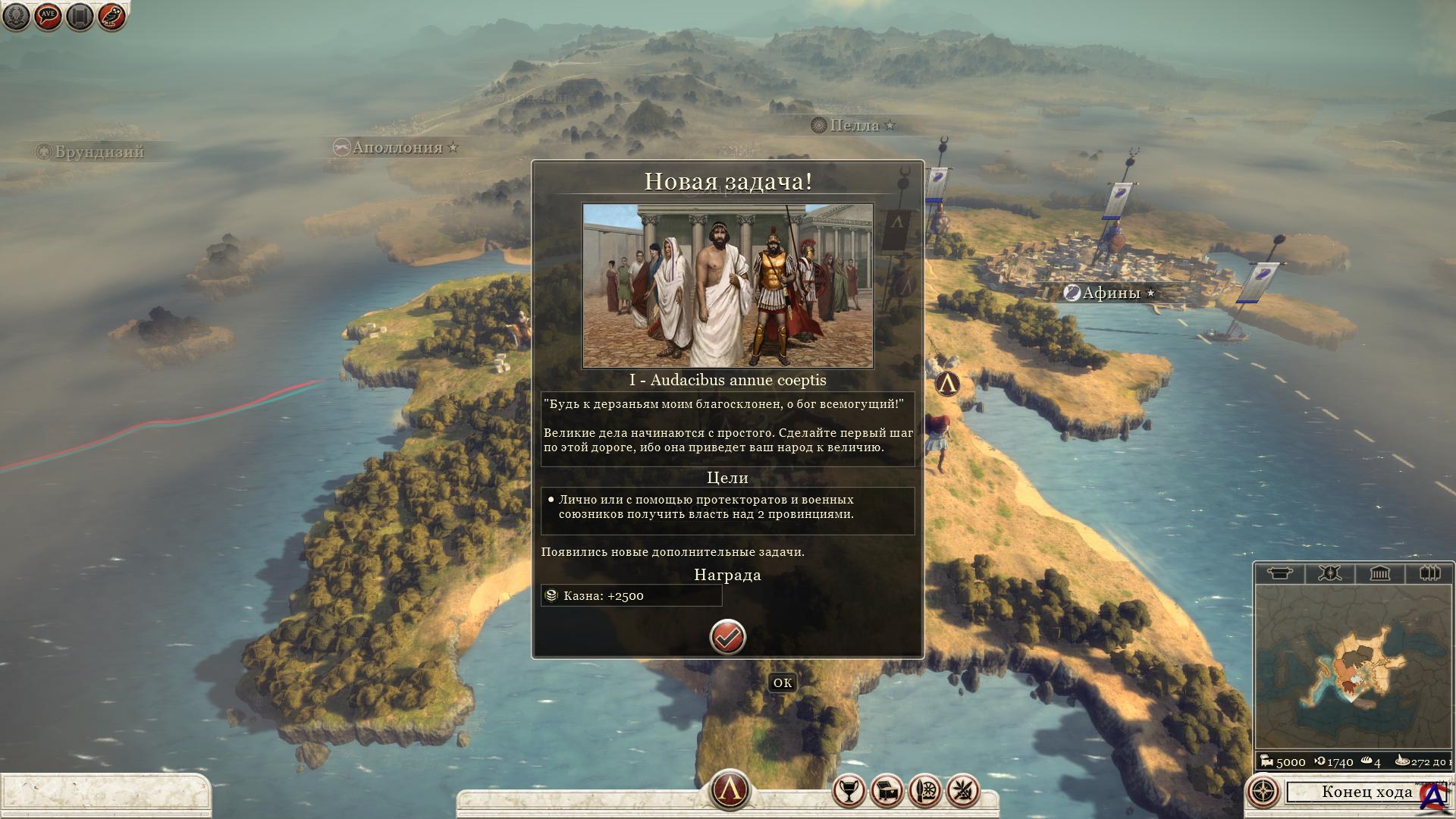Screen dimensions: 1456x819
Task: End the turn with Конец хода
Action: pos(1367,792)
